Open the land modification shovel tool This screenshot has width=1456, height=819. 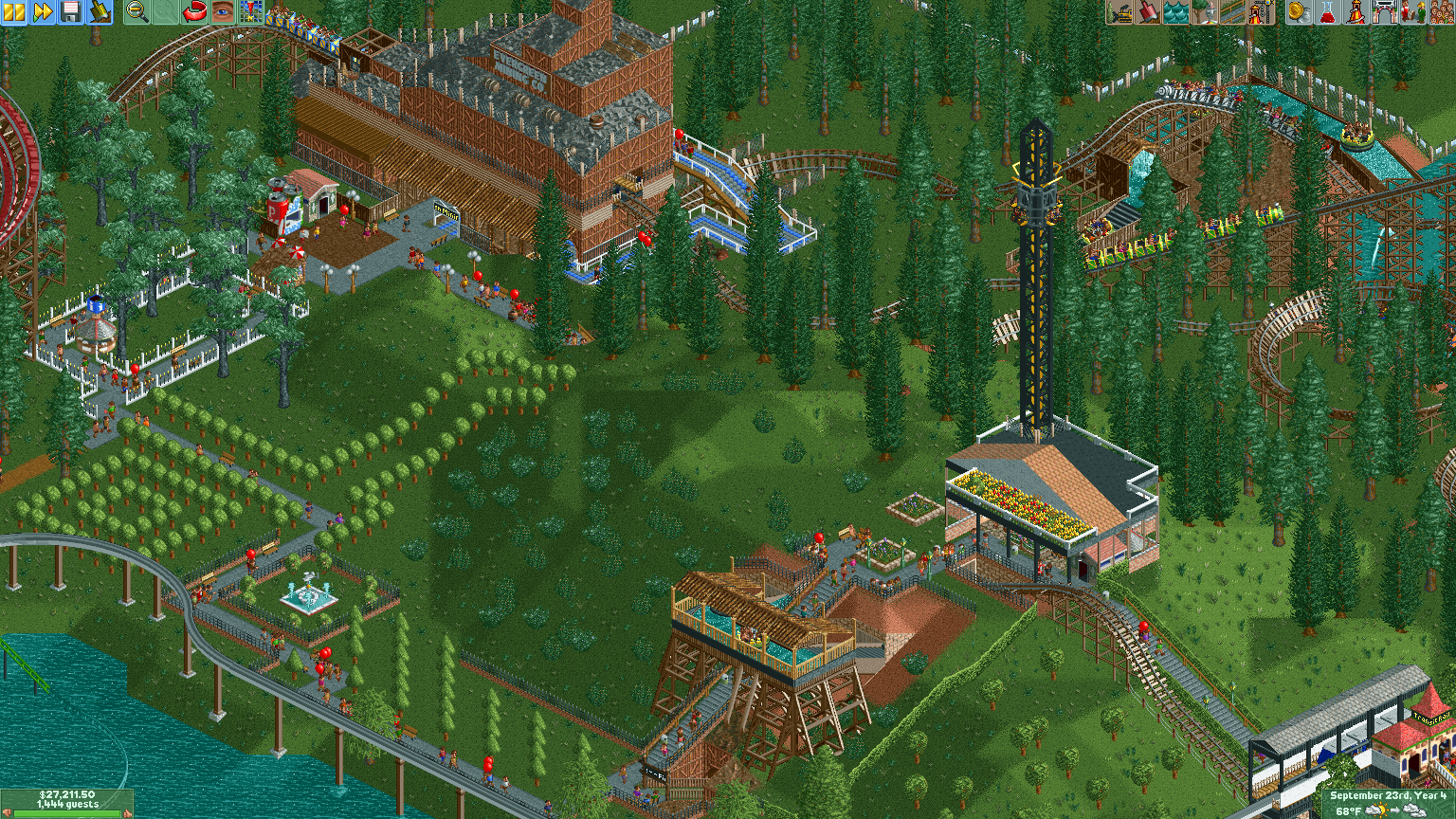click(x=1151, y=13)
